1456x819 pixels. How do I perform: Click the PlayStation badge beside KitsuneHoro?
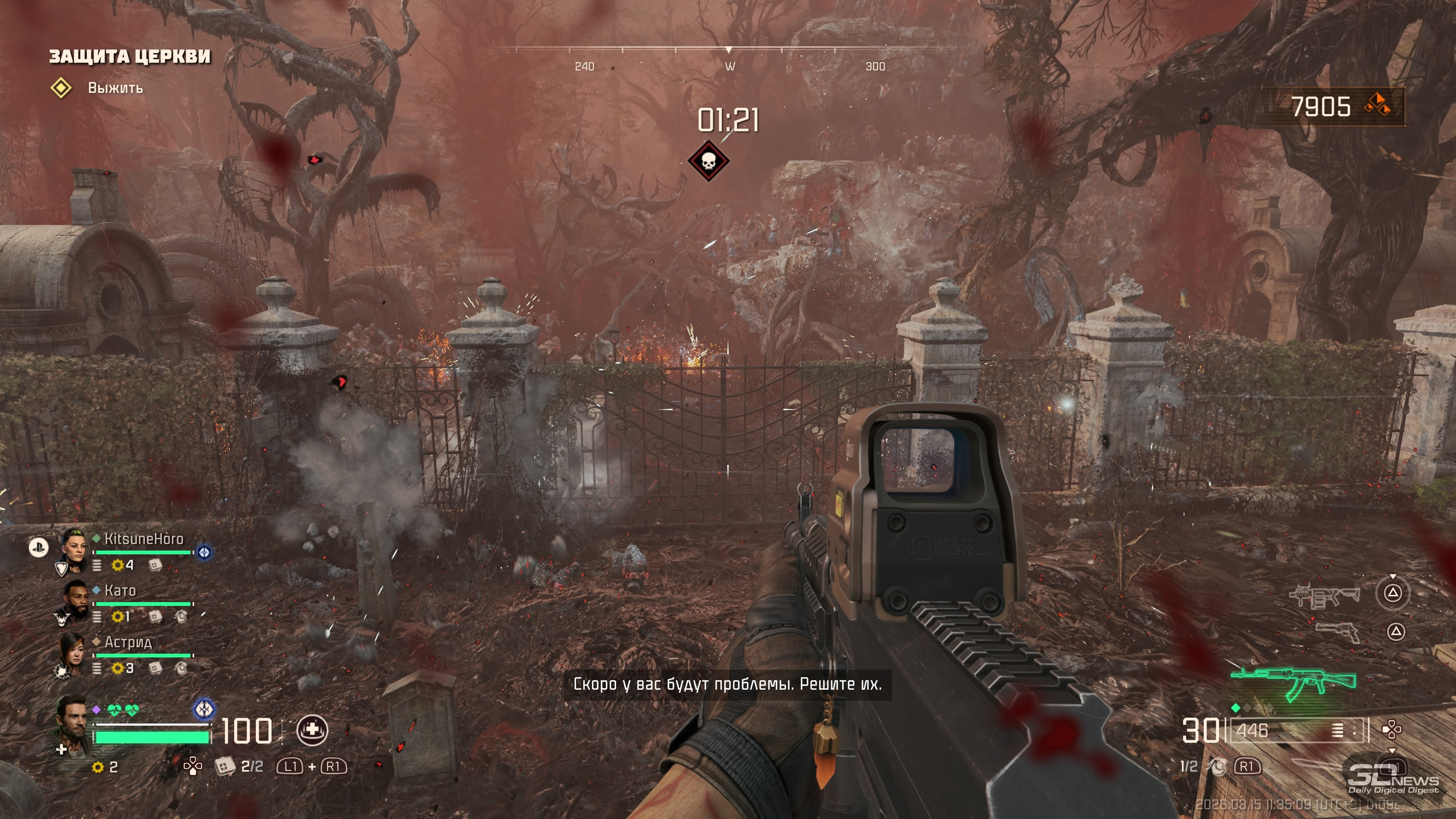coord(38,547)
